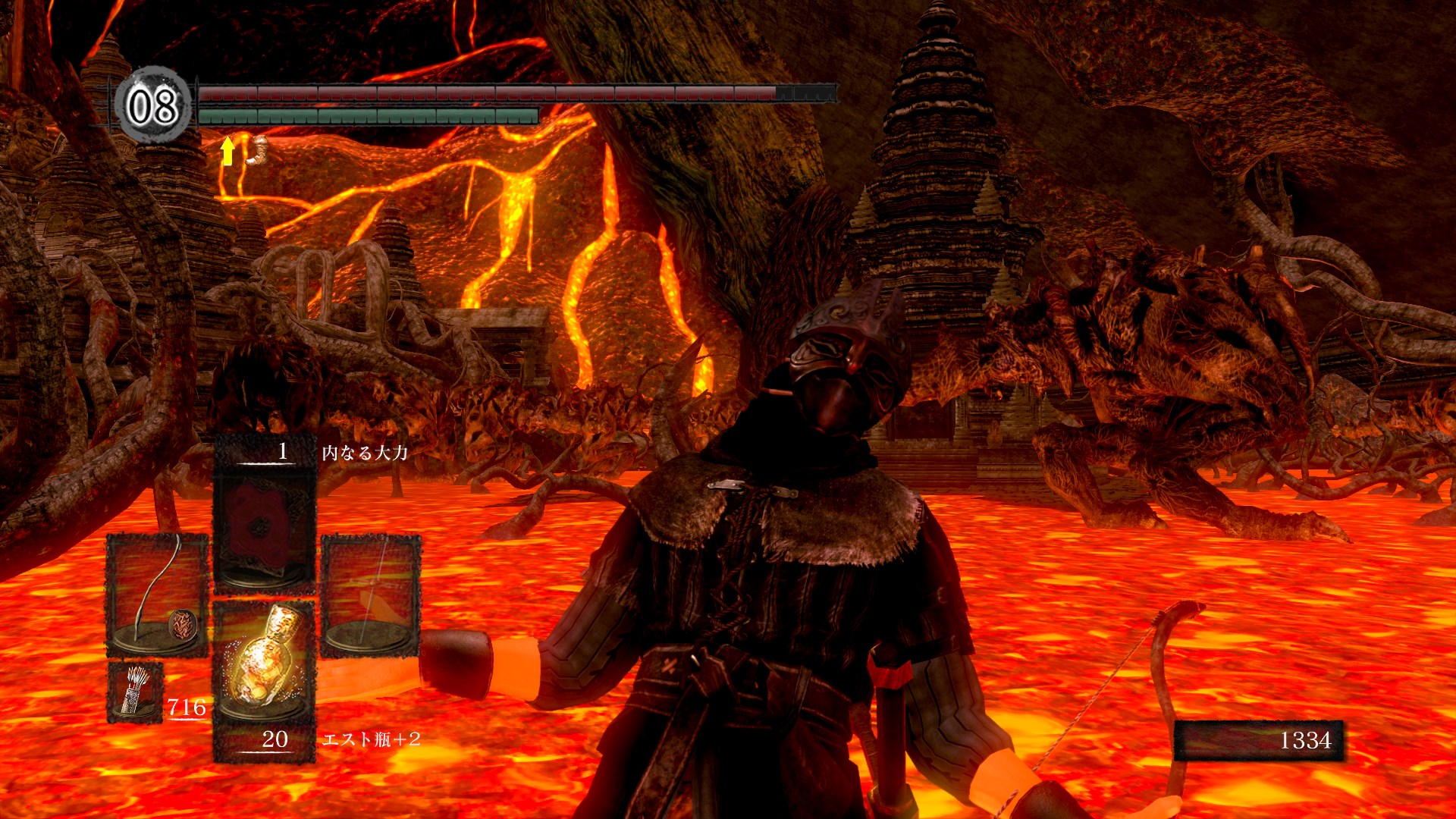
Task: Select the faint right-hand sword slot
Action: click(371, 595)
